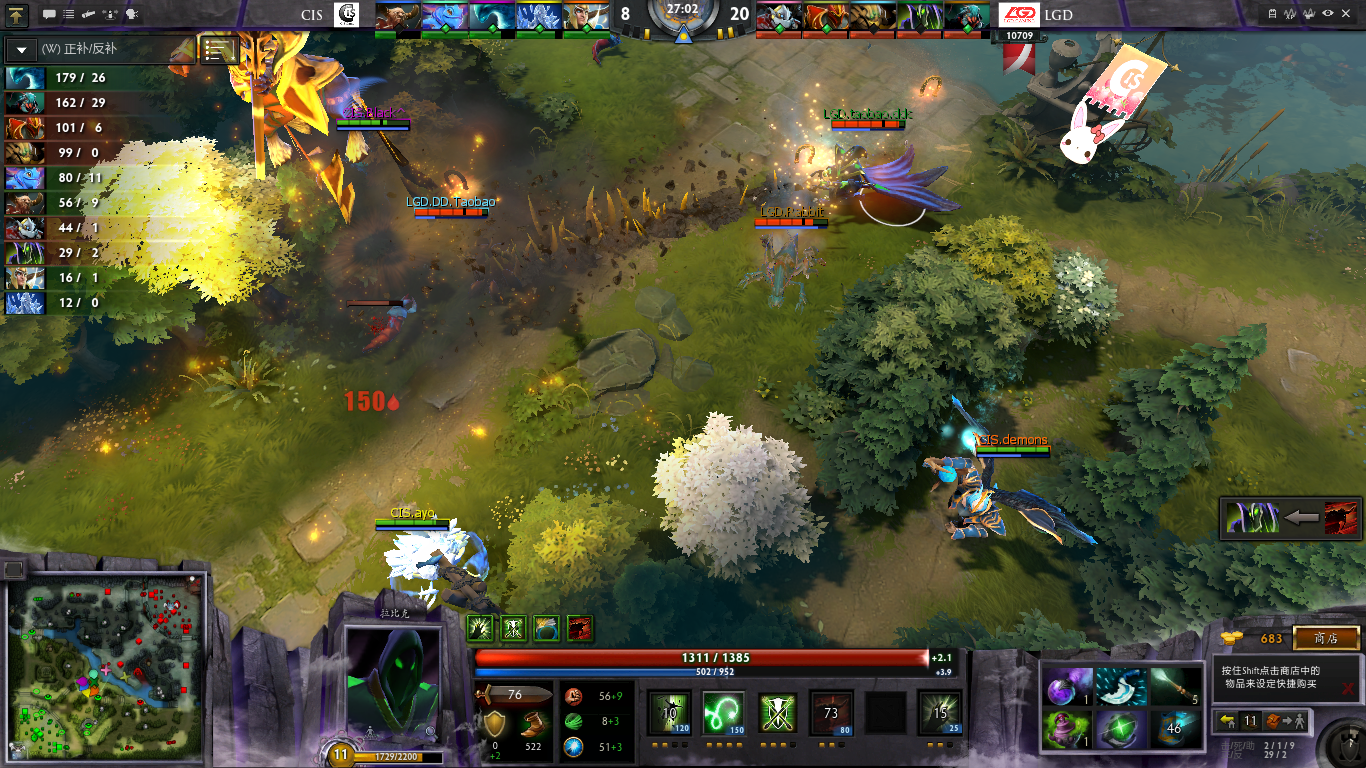
Task: Activate the Fade Bolt ability
Action: click(723, 713)
